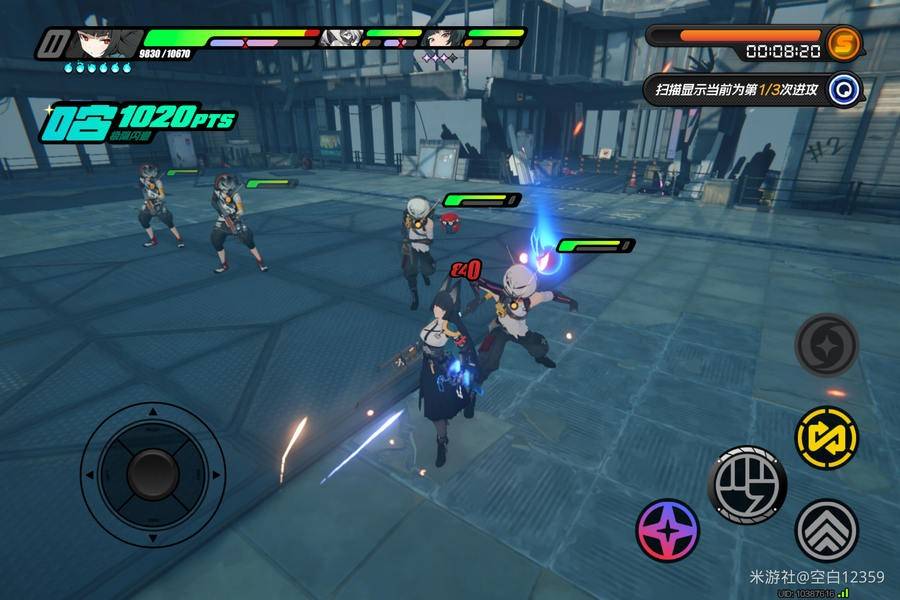Tap the virtual movement joystick center
The width and height of the screenshot is (900, 600).
(152, 470)
